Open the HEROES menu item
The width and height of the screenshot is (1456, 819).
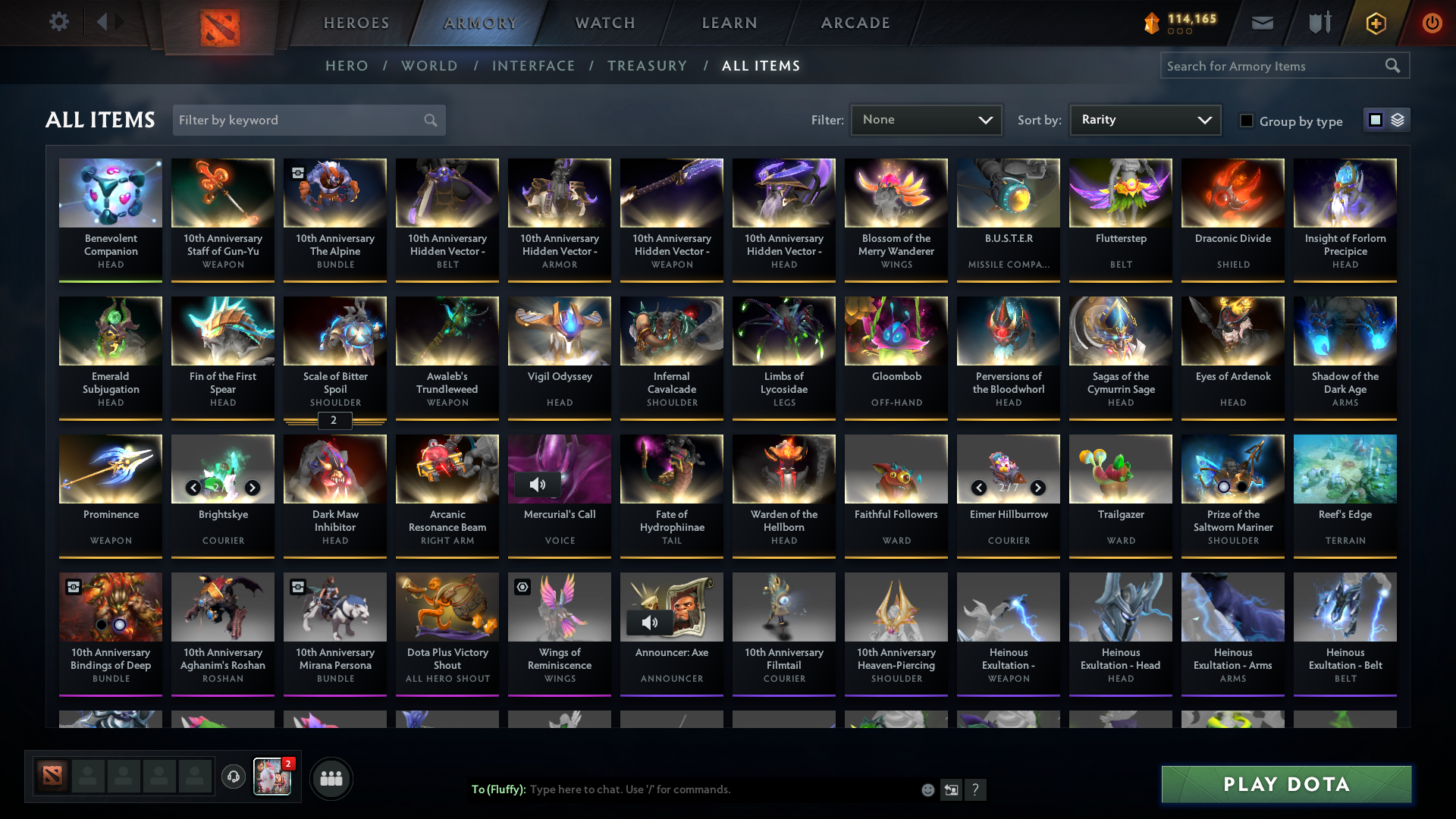[x=355, y=23]
